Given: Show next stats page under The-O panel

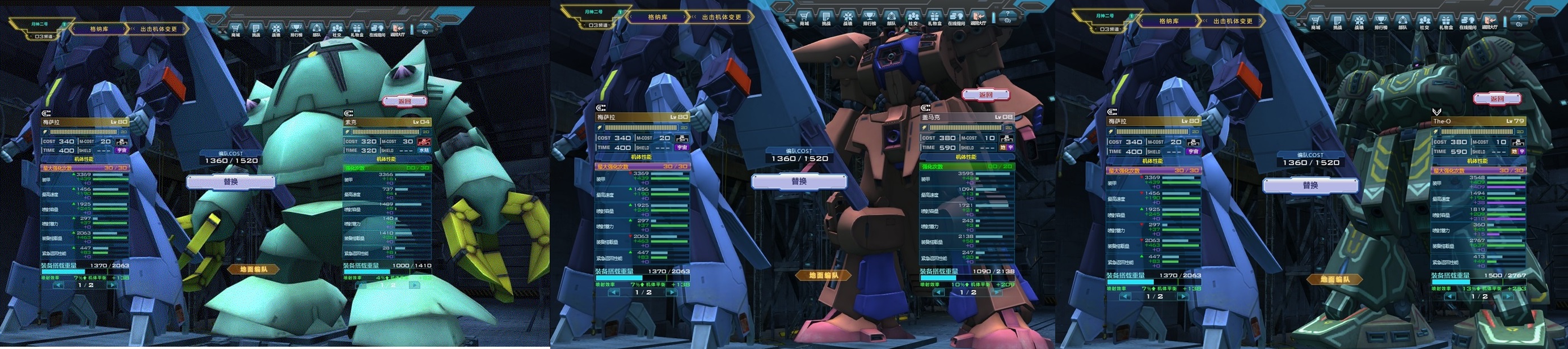Looking at the screenshot, I should [x=1508, y=297].
